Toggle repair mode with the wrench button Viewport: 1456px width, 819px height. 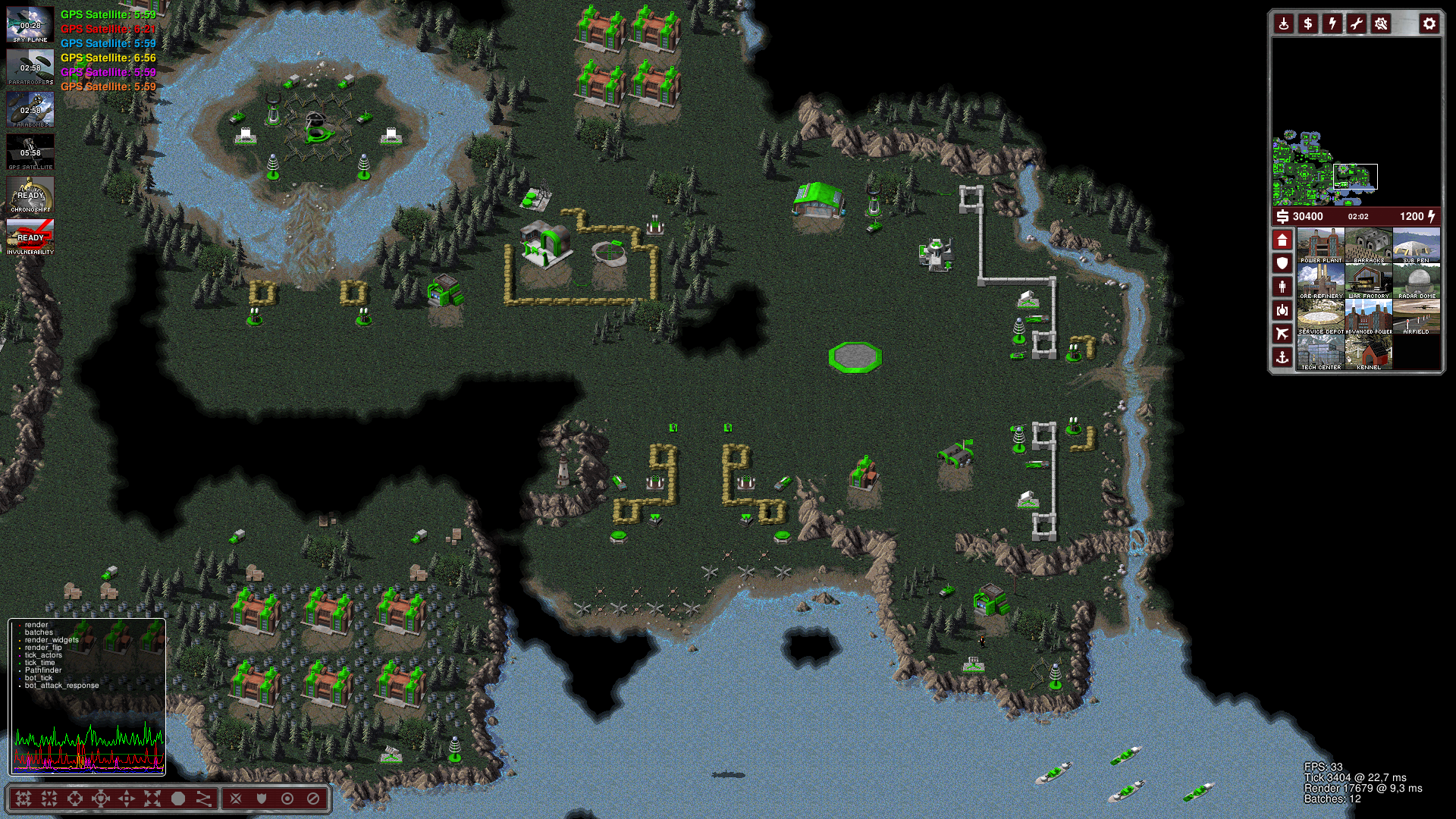pos(1357,24)
